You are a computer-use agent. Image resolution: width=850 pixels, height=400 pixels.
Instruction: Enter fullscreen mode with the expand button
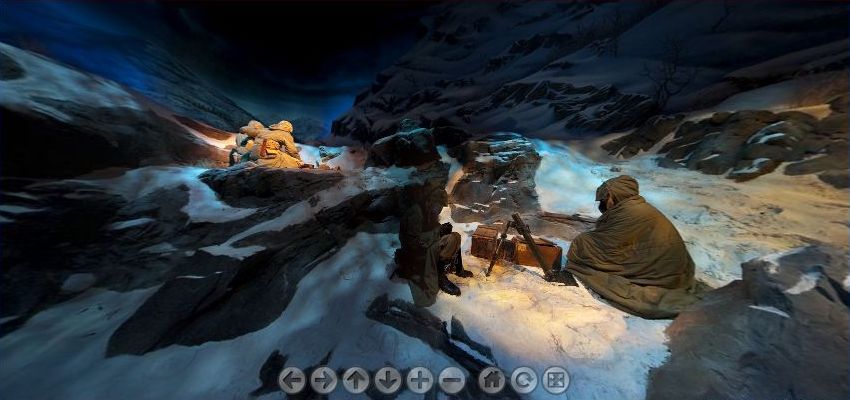pos(556,380)
